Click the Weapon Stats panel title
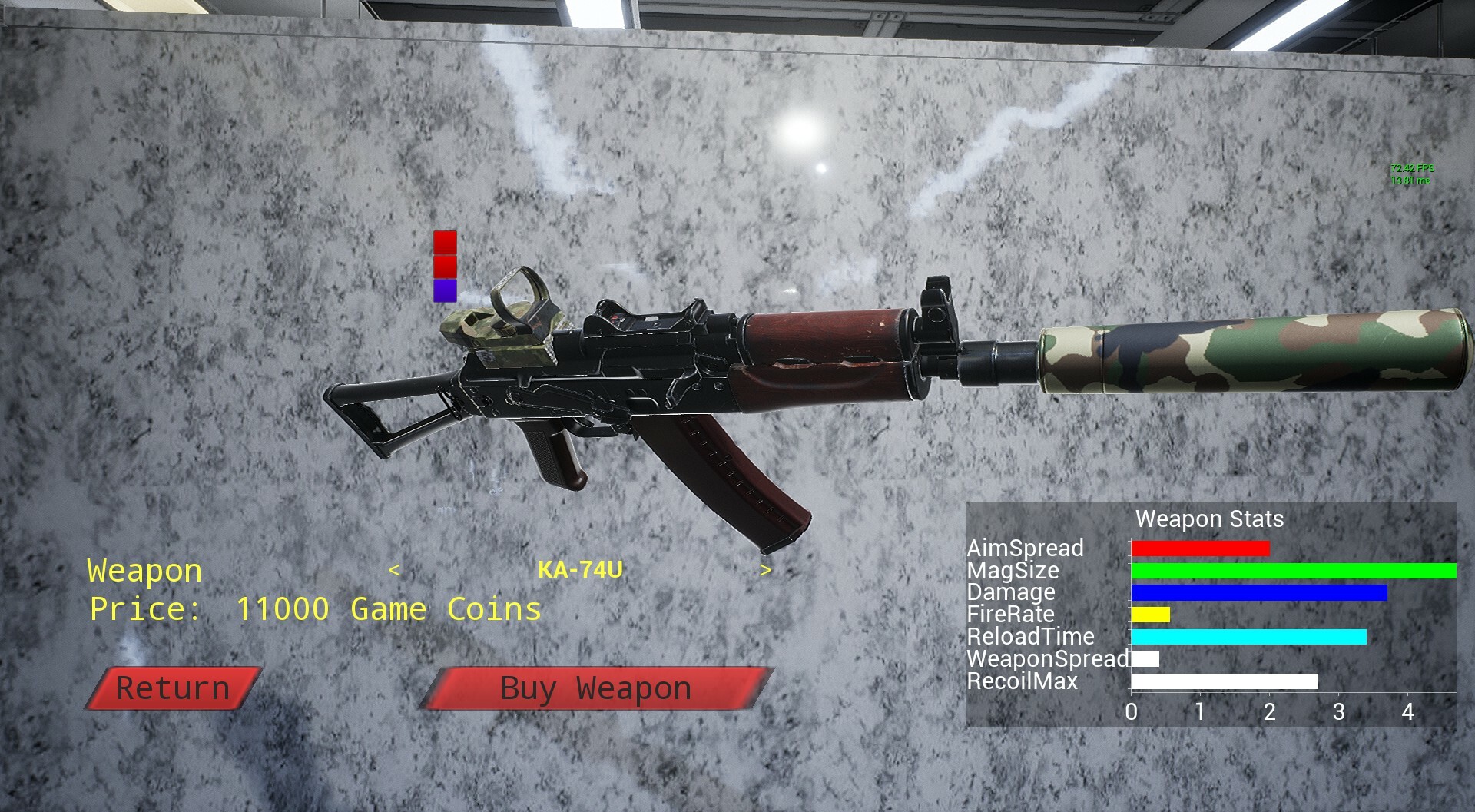Screen dimensions: 1475x812 (1211, 519)
